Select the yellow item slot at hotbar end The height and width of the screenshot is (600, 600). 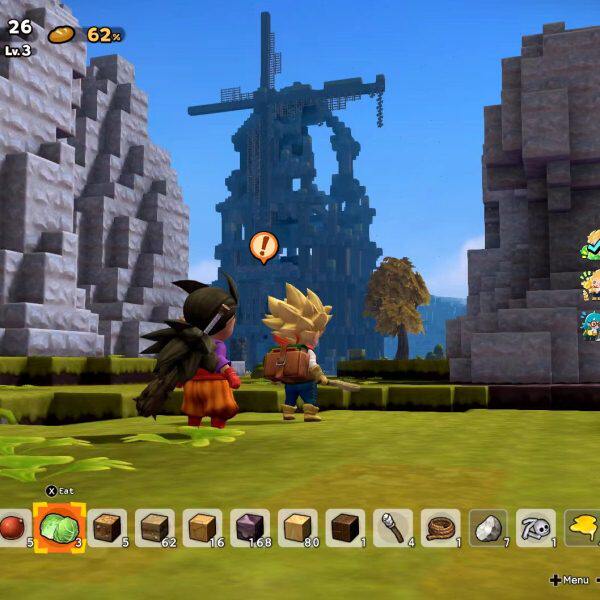pos(584,527)
